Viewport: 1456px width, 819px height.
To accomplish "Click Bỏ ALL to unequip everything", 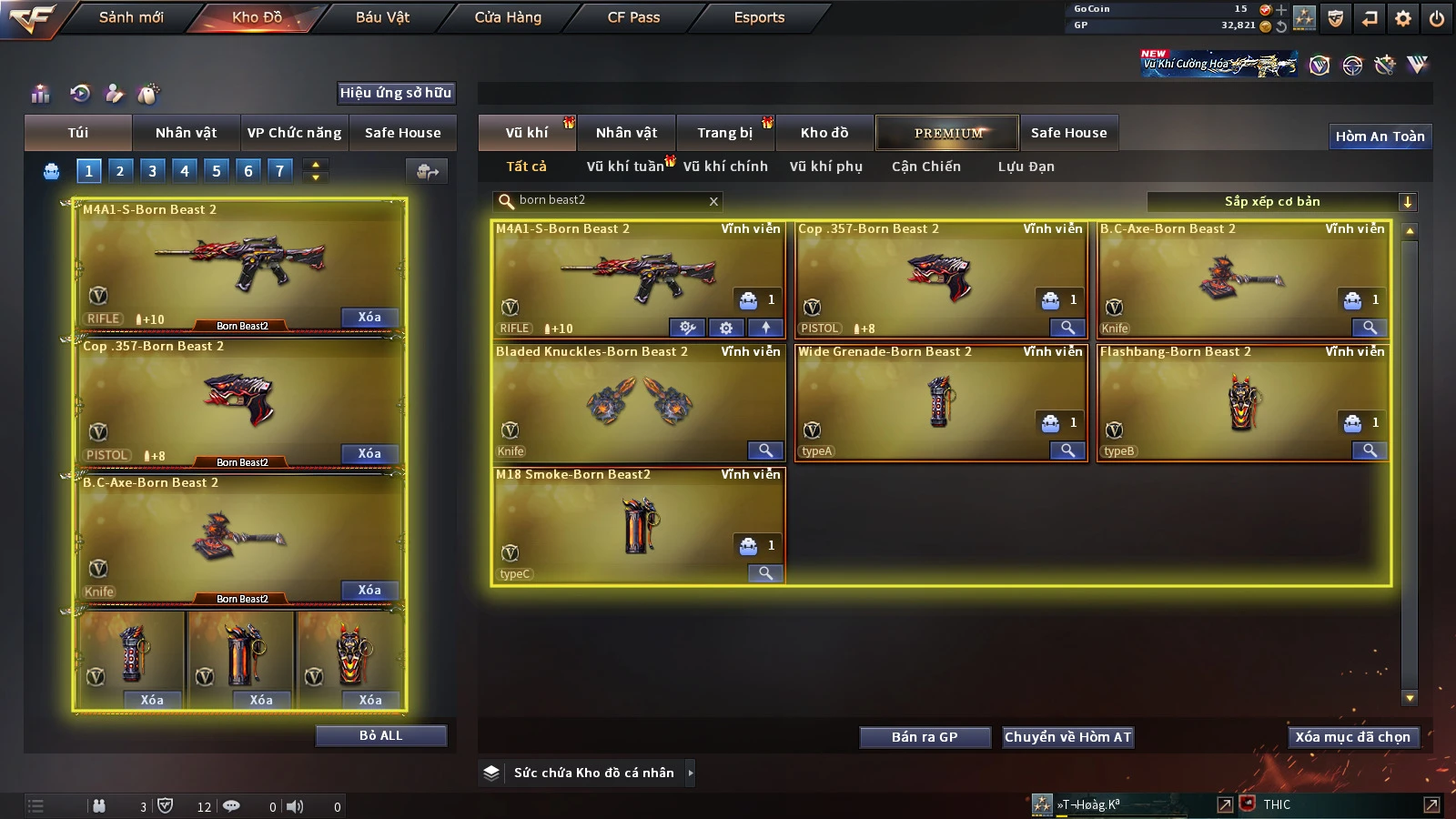I will point(380,735).
